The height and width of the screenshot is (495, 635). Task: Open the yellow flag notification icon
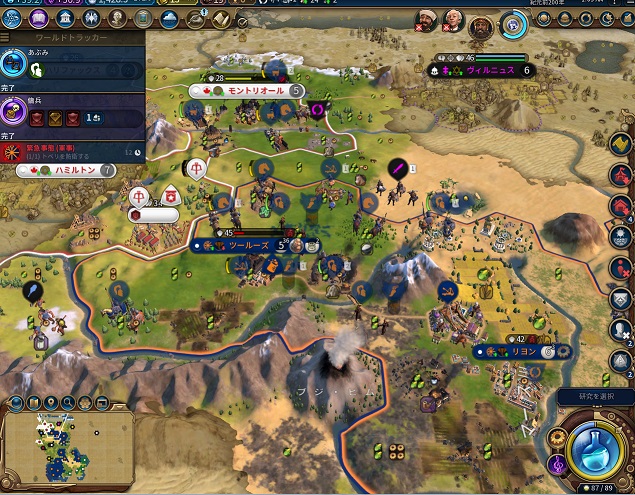pyautogui.click(x=621, y=144)
